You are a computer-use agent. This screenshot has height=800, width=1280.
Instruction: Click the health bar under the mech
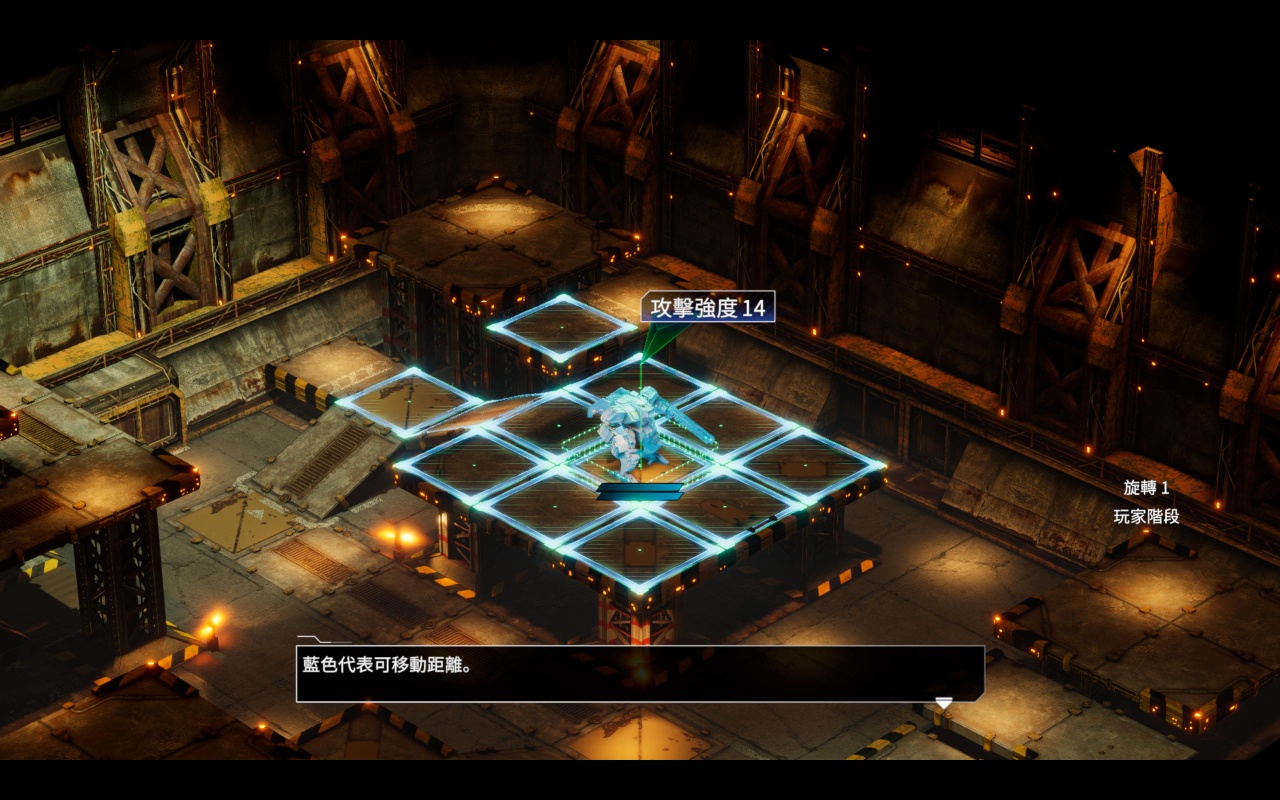(640, 489)
